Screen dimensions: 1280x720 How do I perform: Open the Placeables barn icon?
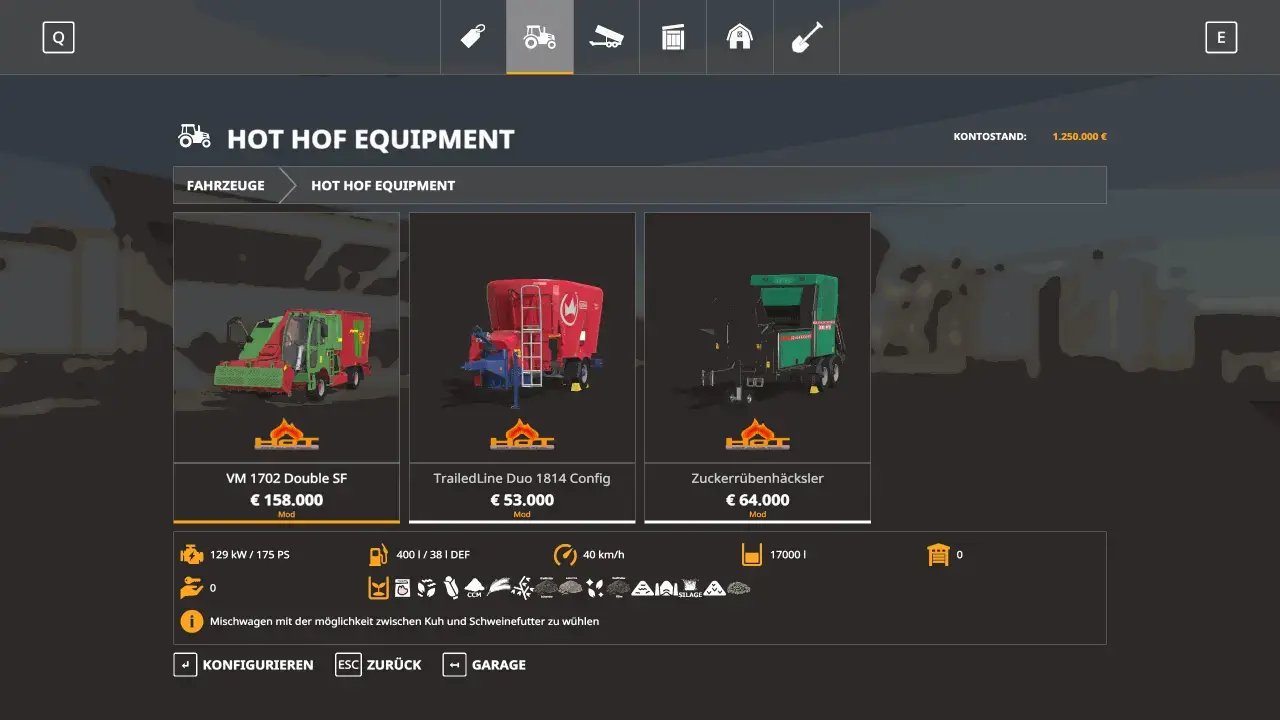(x=739, y=37)
